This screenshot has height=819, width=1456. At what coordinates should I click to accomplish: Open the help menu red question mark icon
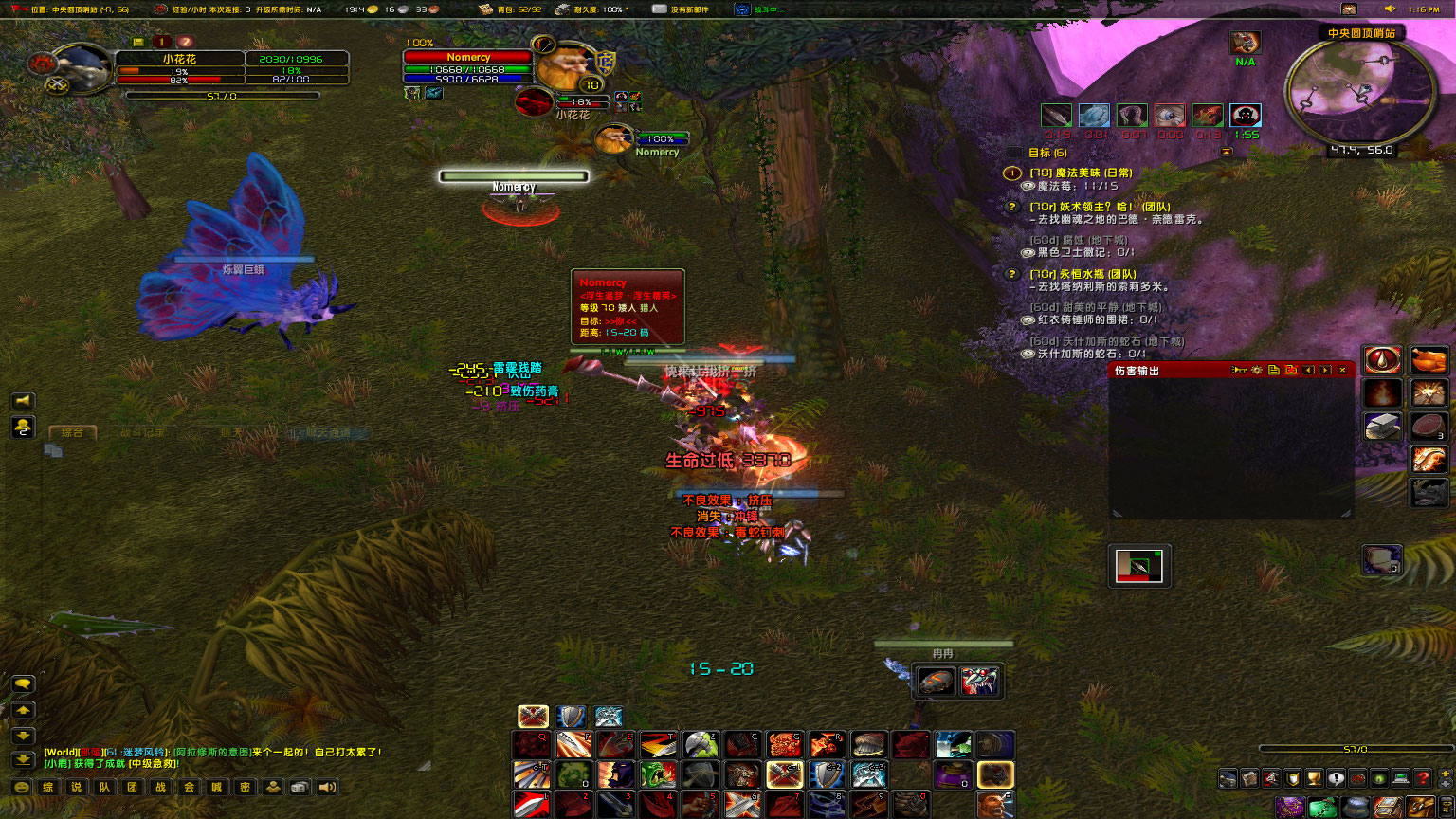click(x=1422, y=777)
